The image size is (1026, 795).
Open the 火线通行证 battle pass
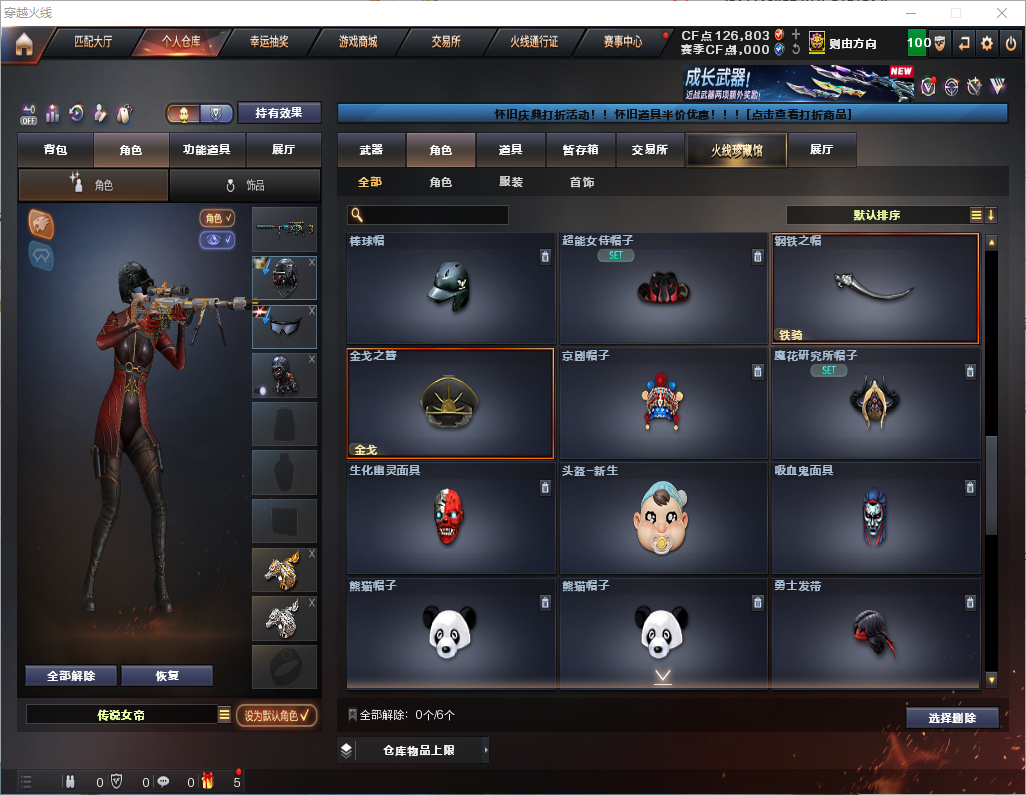[534, 43]
